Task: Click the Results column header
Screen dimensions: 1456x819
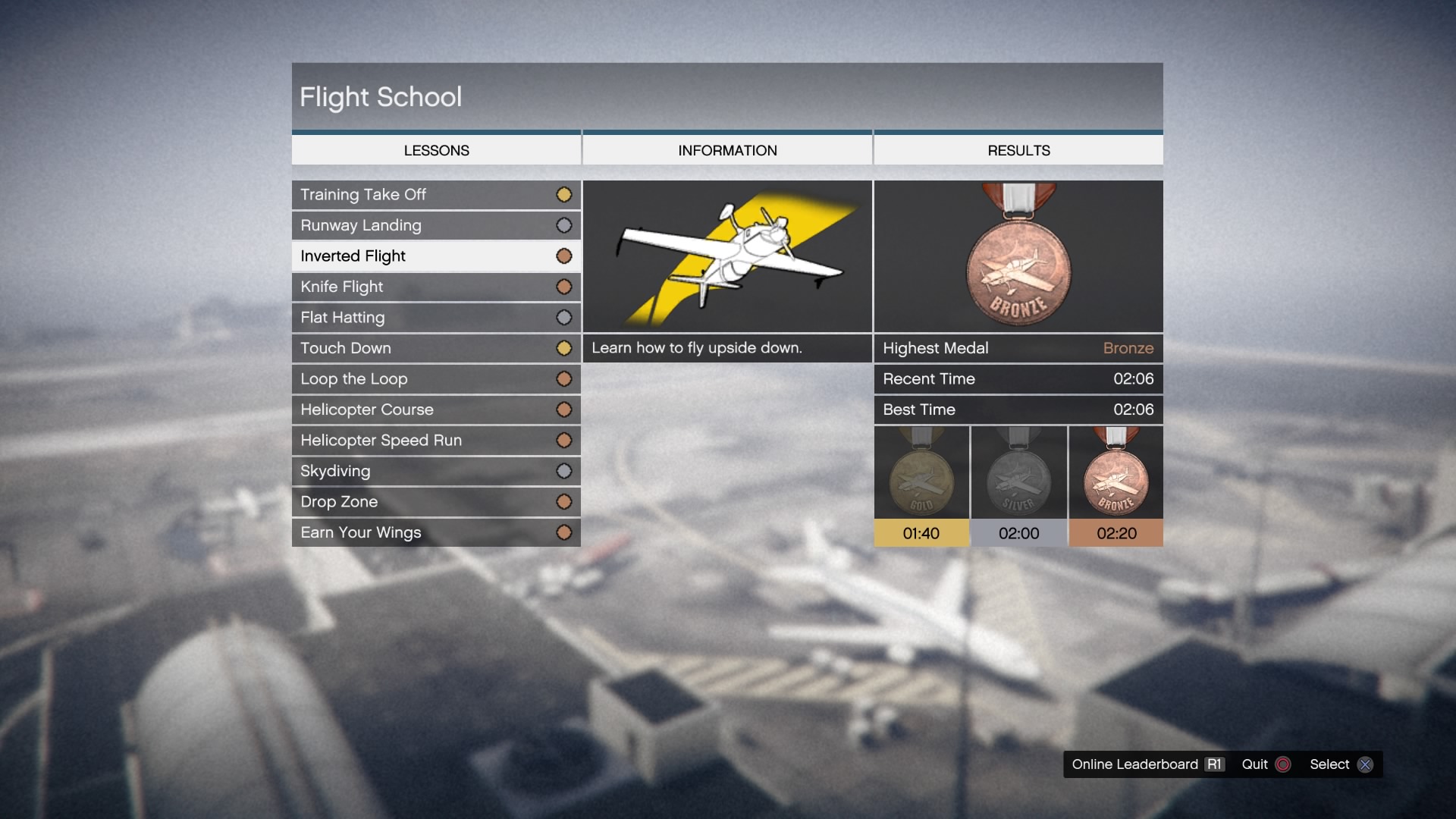Action: [x=1018, y=150]
